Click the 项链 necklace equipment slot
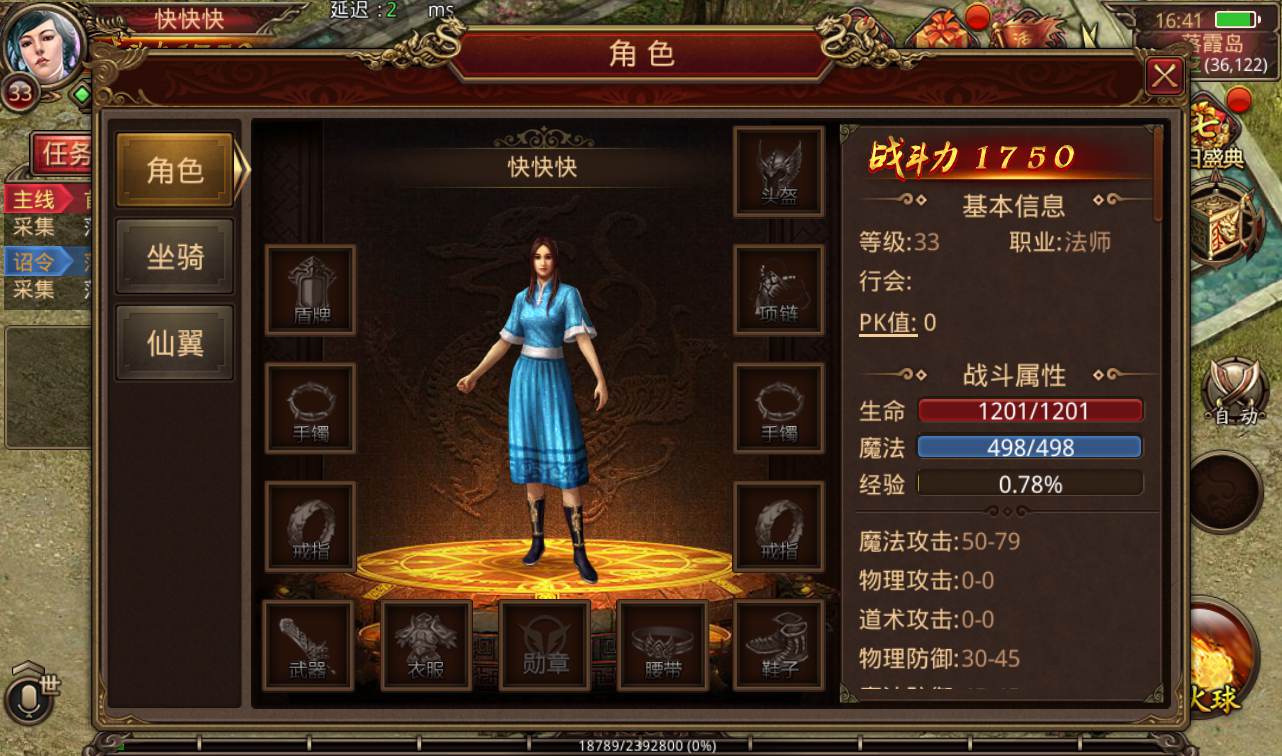 (x=778, y=290)
